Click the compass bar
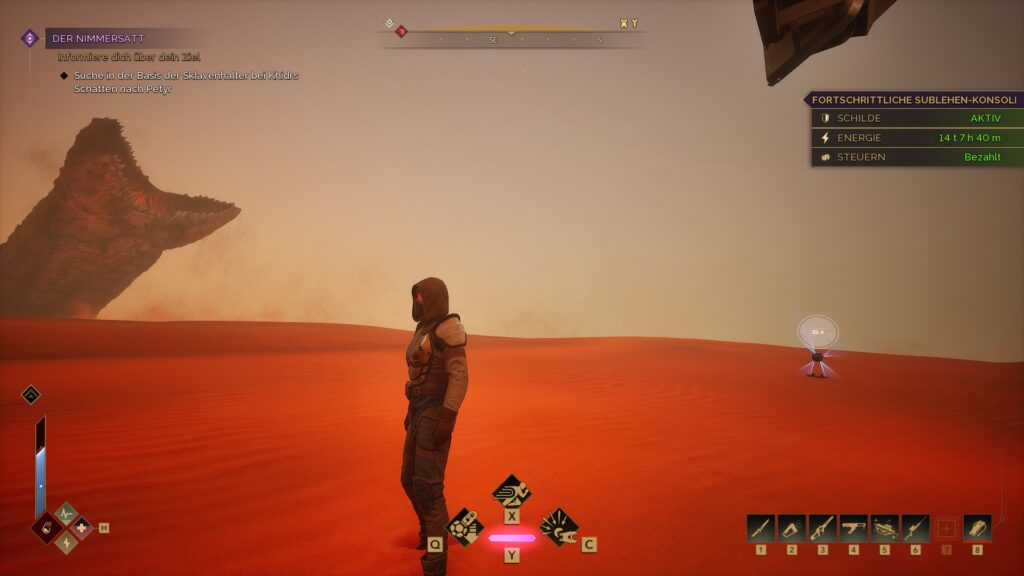Image resolution: width=1024 pixels, height=576 pixels. [511, 34]
